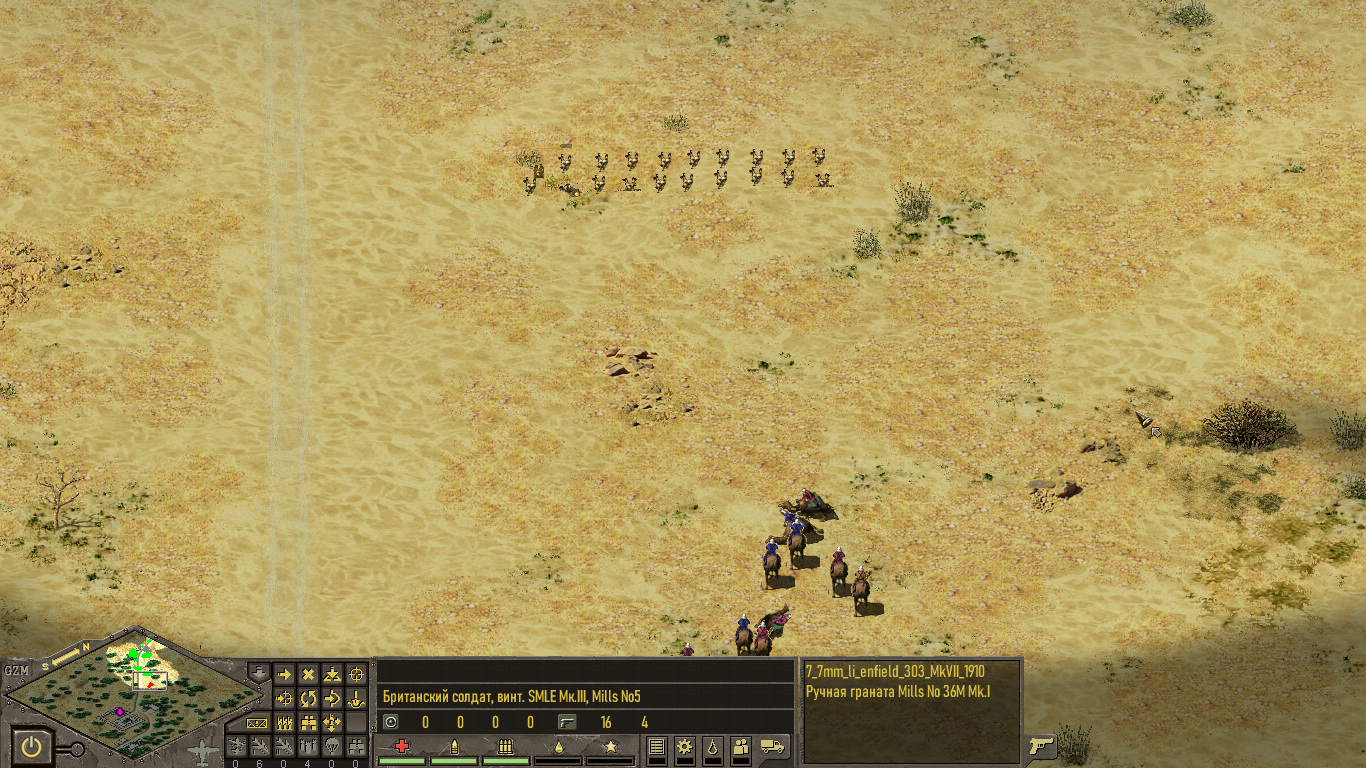The height and width of the screenshot is (768, 1366).
Task: Activate the rotate unit command
Action: point(308,698)
